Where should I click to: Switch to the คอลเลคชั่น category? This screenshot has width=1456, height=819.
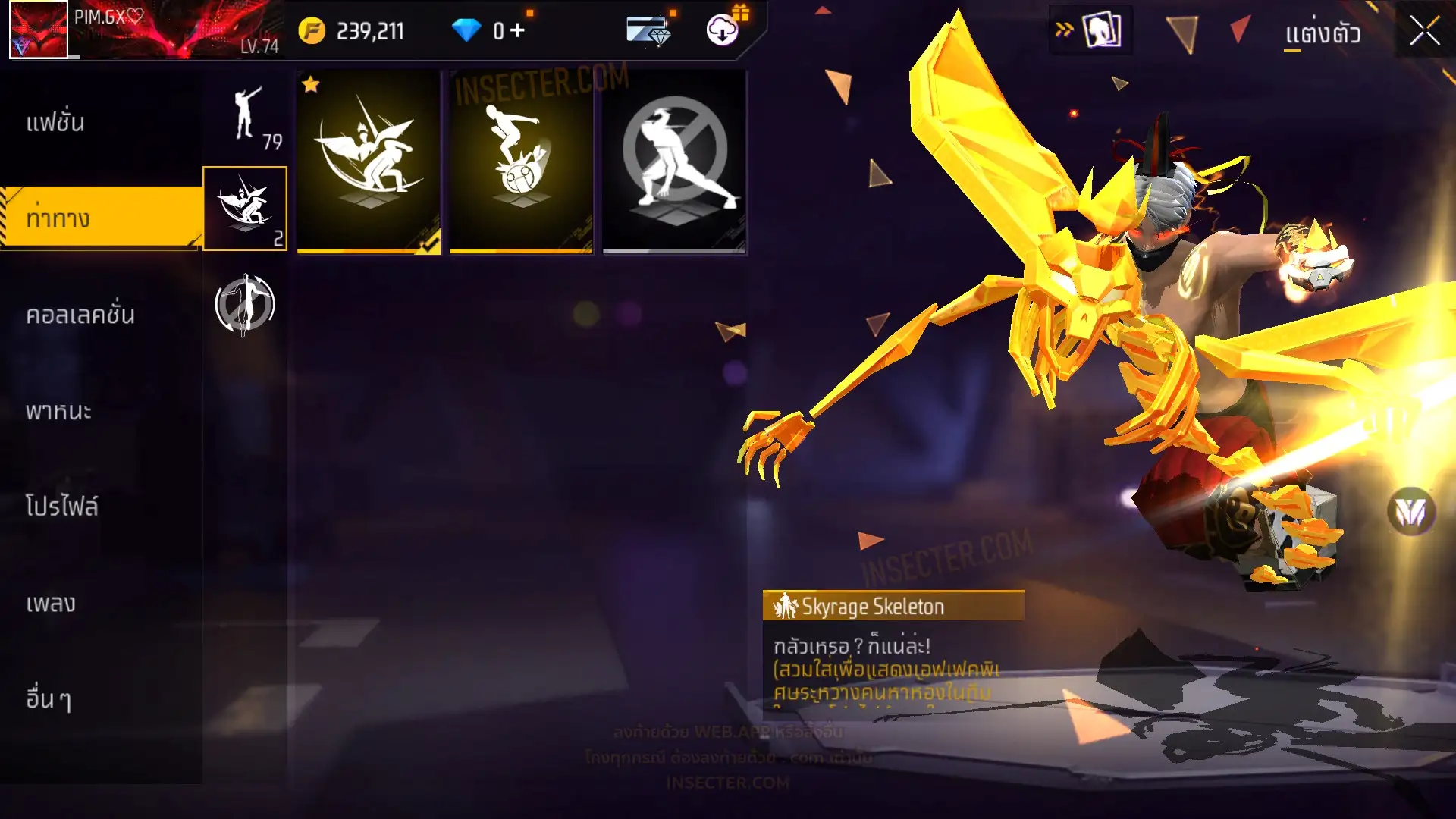point(80,315)
